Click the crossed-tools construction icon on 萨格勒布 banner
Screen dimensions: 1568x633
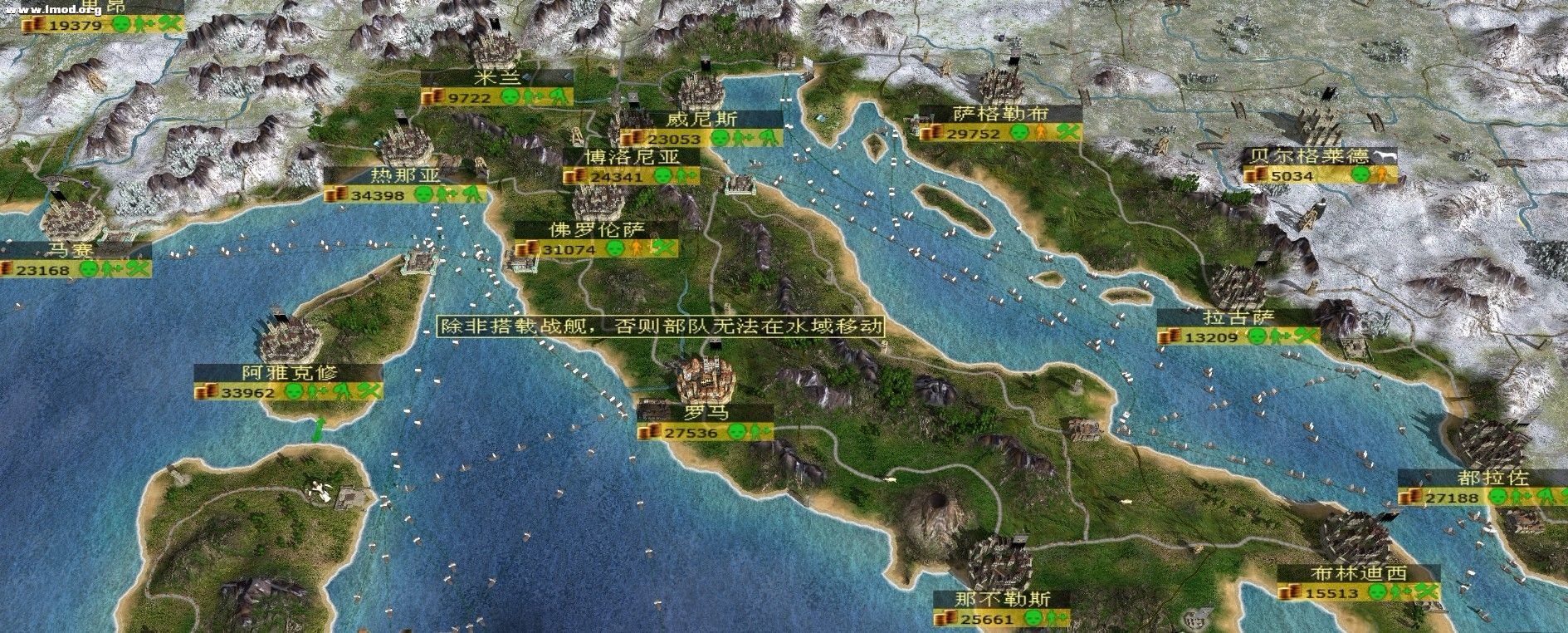[x=1067, y=132]
